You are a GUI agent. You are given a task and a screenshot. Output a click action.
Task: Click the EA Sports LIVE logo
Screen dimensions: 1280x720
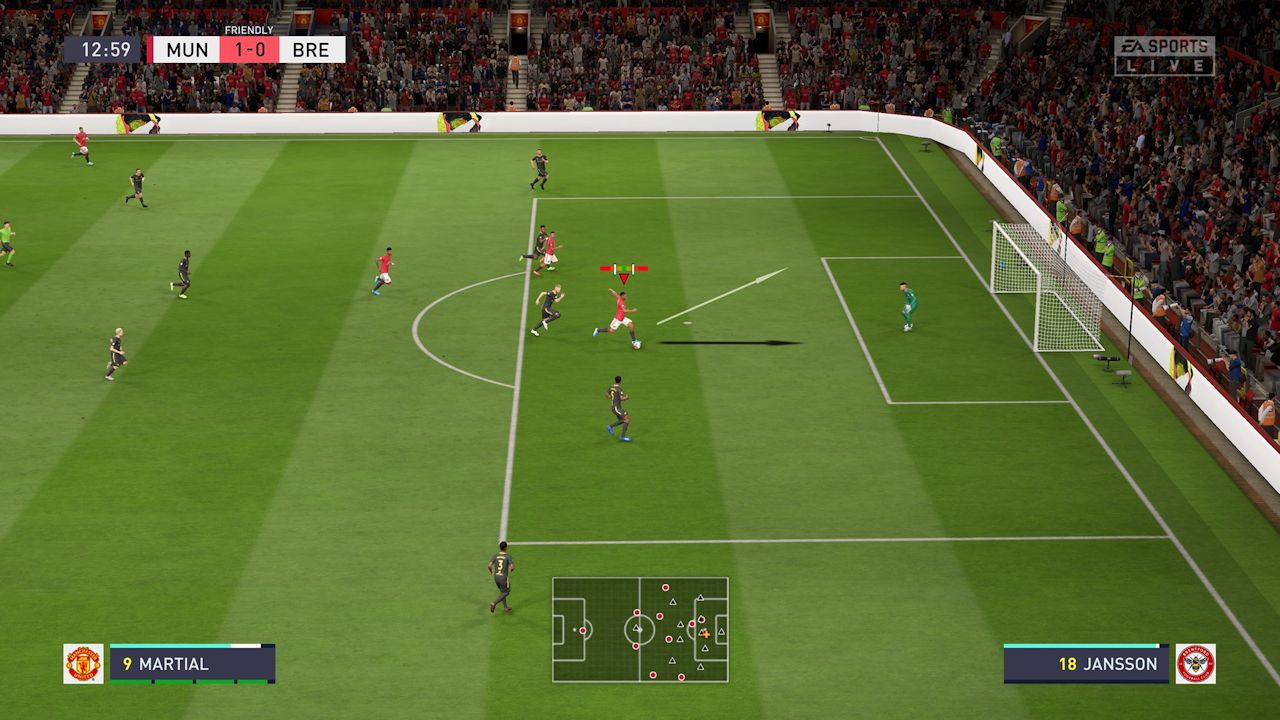tap(1163, 55)
